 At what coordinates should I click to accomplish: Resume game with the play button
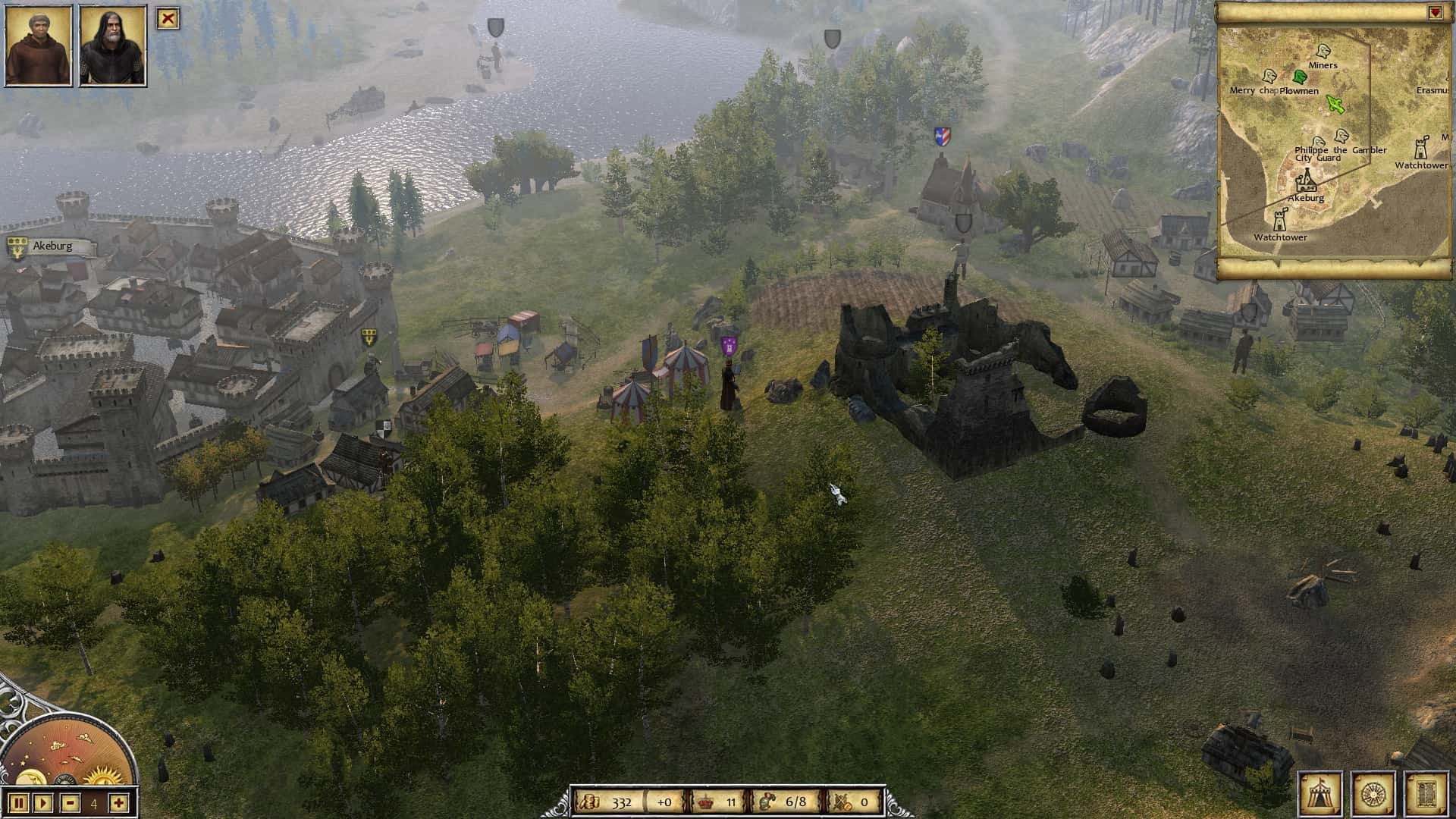point(42,803)
